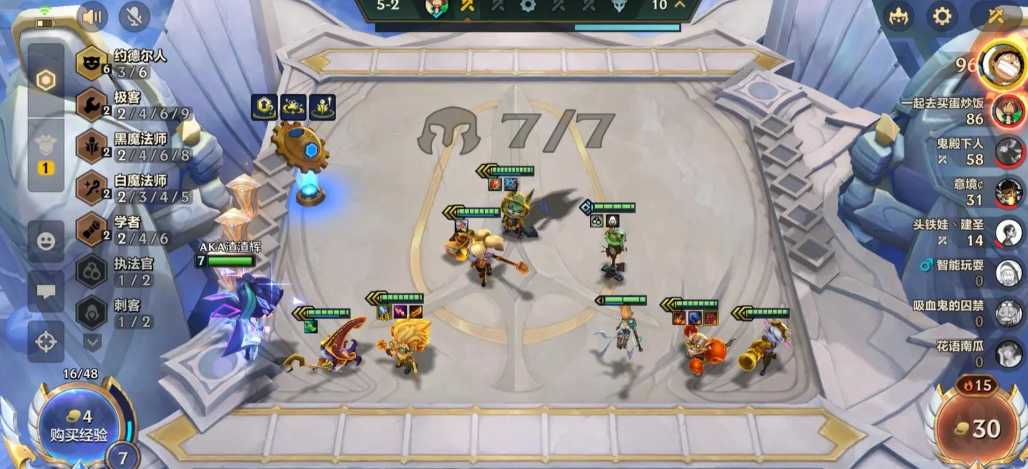Toggle the speaker sound icon
The image size is (1028, 469).
click(x=93, y=16)
